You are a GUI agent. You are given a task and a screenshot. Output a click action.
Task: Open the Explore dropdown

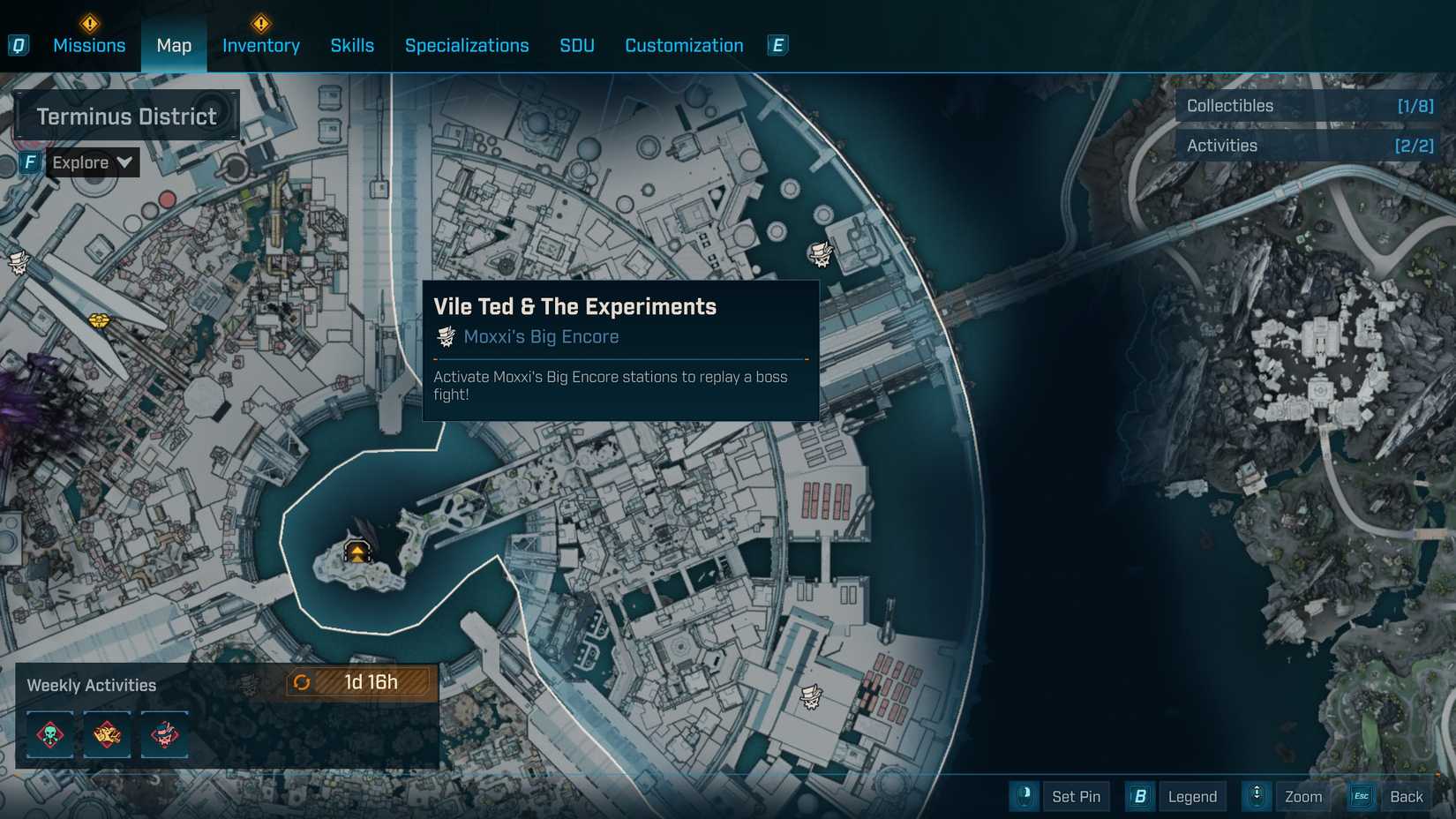(x=92, y=162)
